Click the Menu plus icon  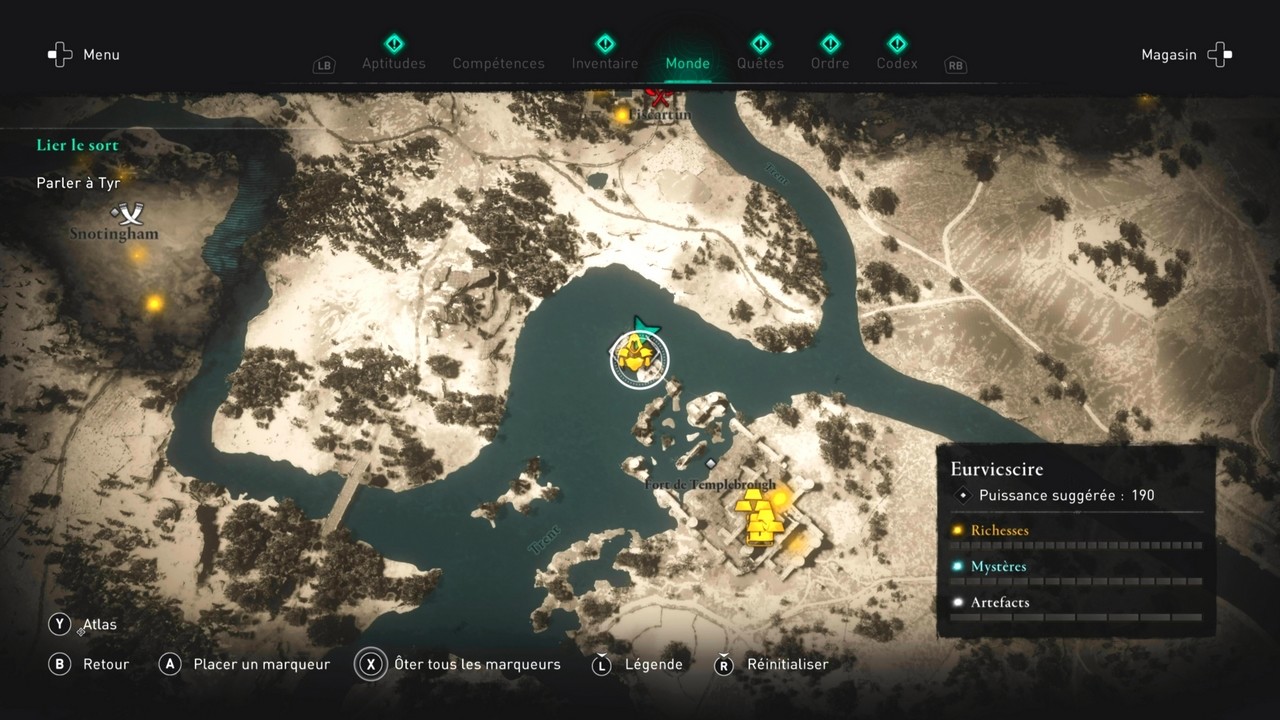click(x=58, y=54)
